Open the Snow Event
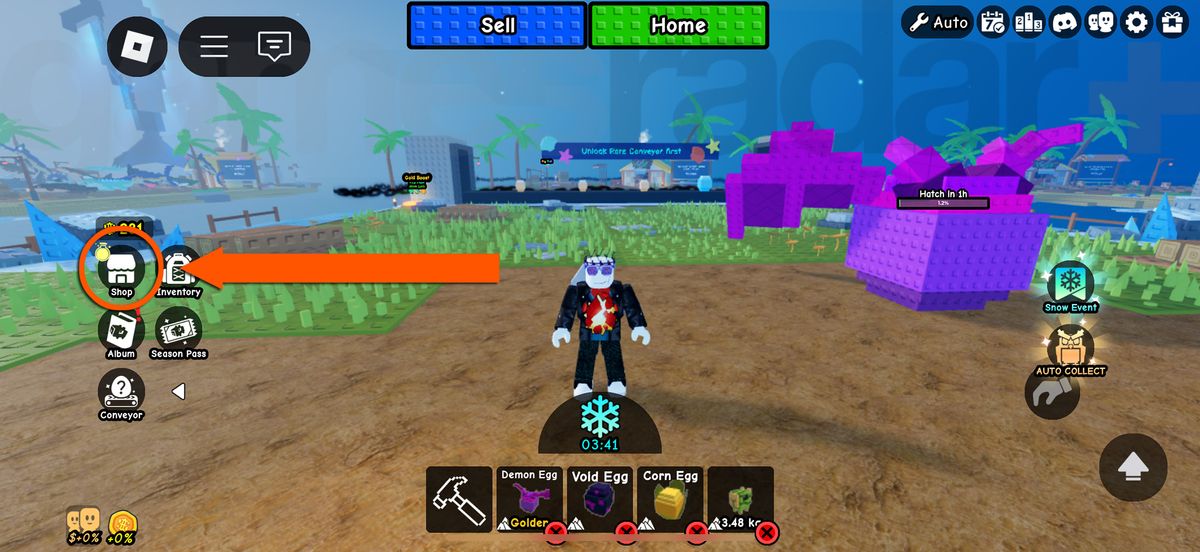This screenshot has width=1200, height=552. click(x=1070, y=286)
